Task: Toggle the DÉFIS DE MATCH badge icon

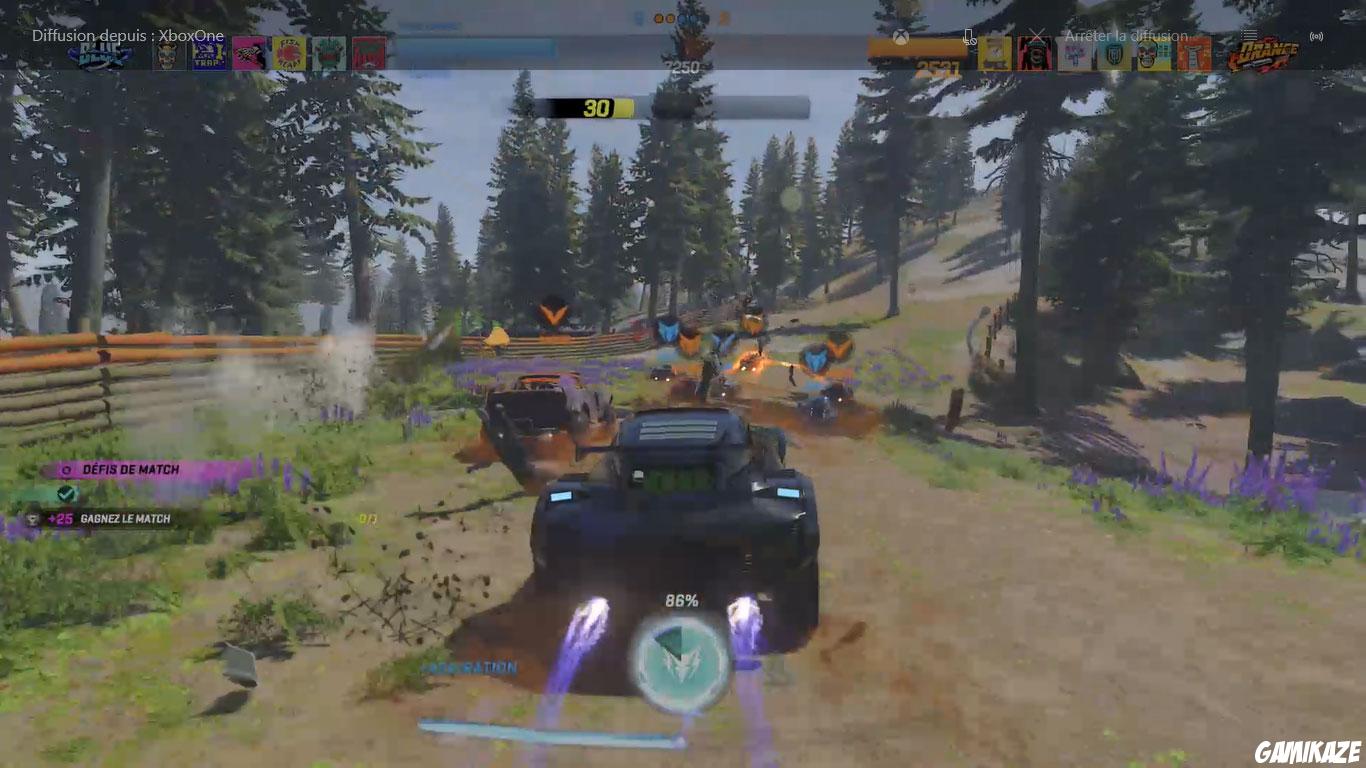Action: pos(66,469)
